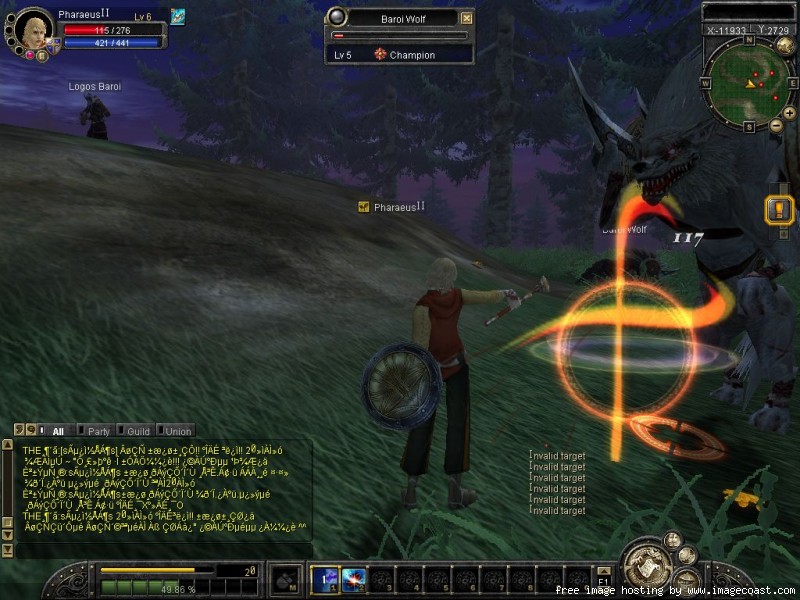Switch to the Union chat tab
800x600 pixels.
click(177, 431)
